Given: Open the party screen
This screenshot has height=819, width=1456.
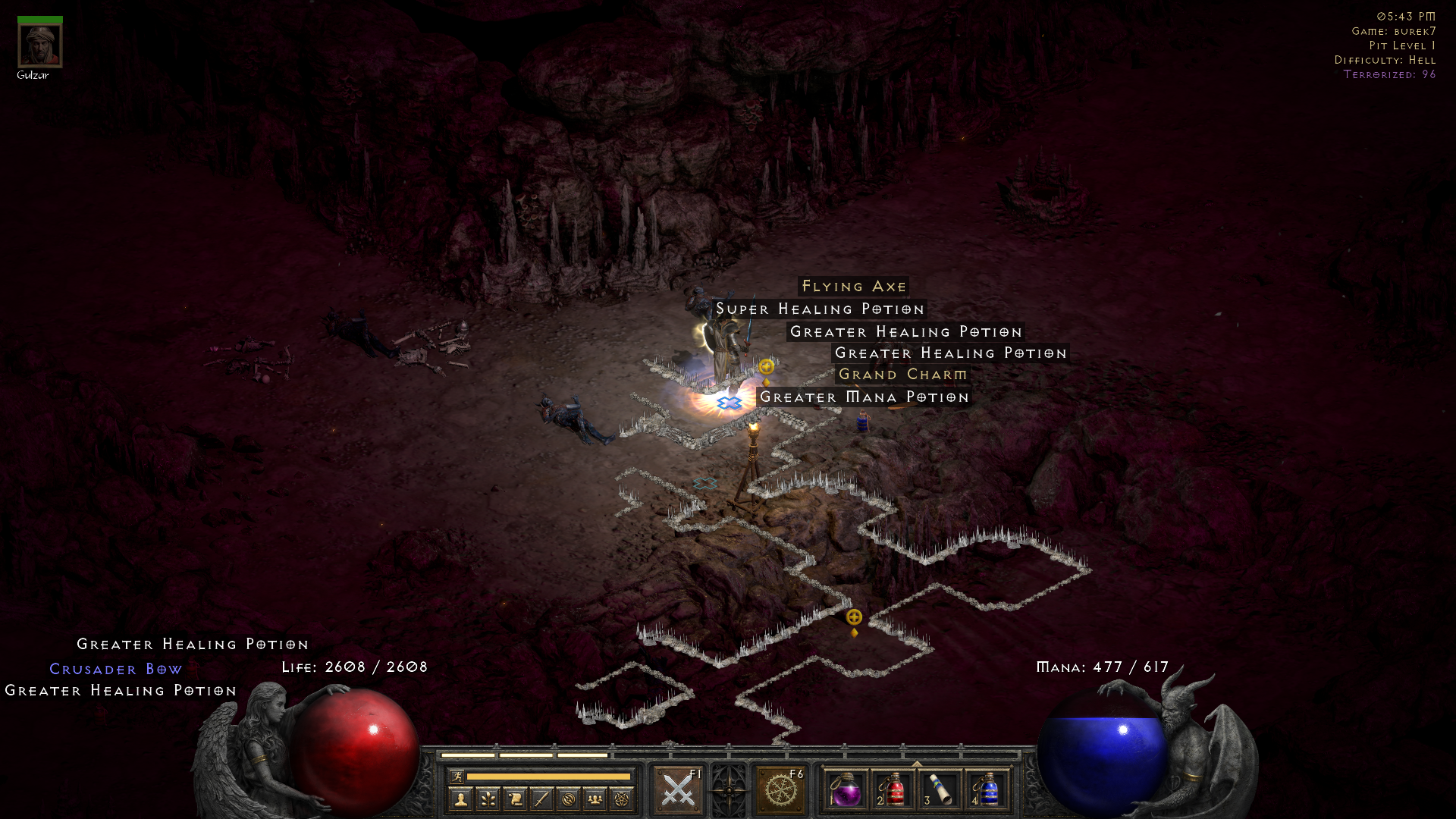Looking at the screenshot, I should [595, 798].
